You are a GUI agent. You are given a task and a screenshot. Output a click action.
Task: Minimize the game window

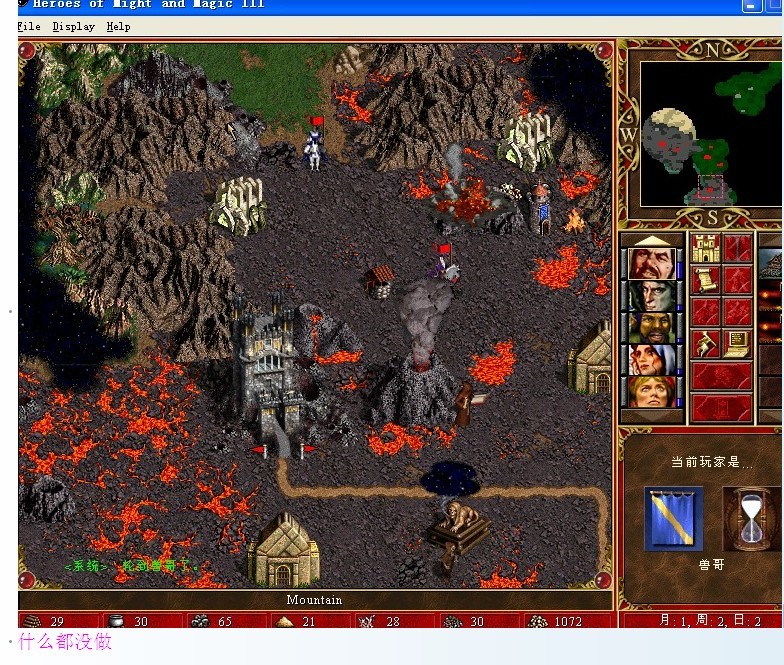[750, 6]
